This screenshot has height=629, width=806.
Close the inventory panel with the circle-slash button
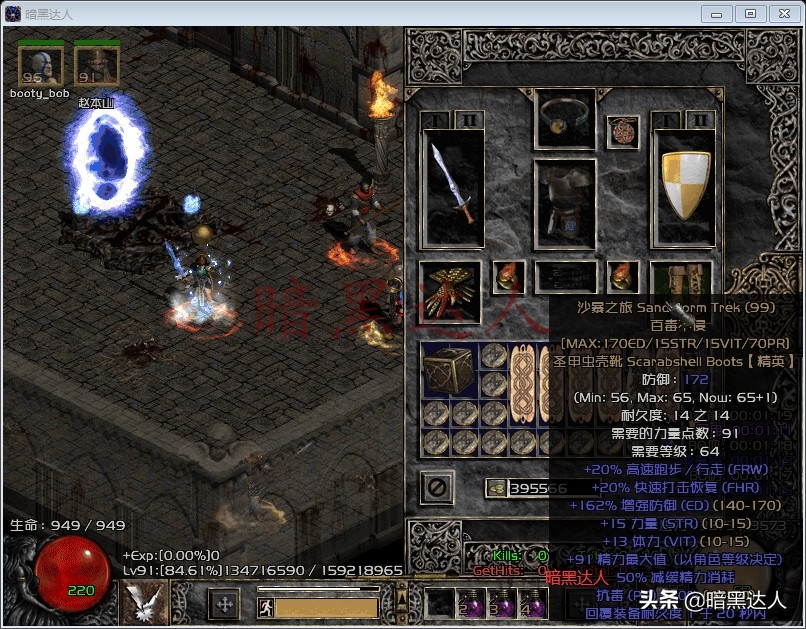click(437, 488)
